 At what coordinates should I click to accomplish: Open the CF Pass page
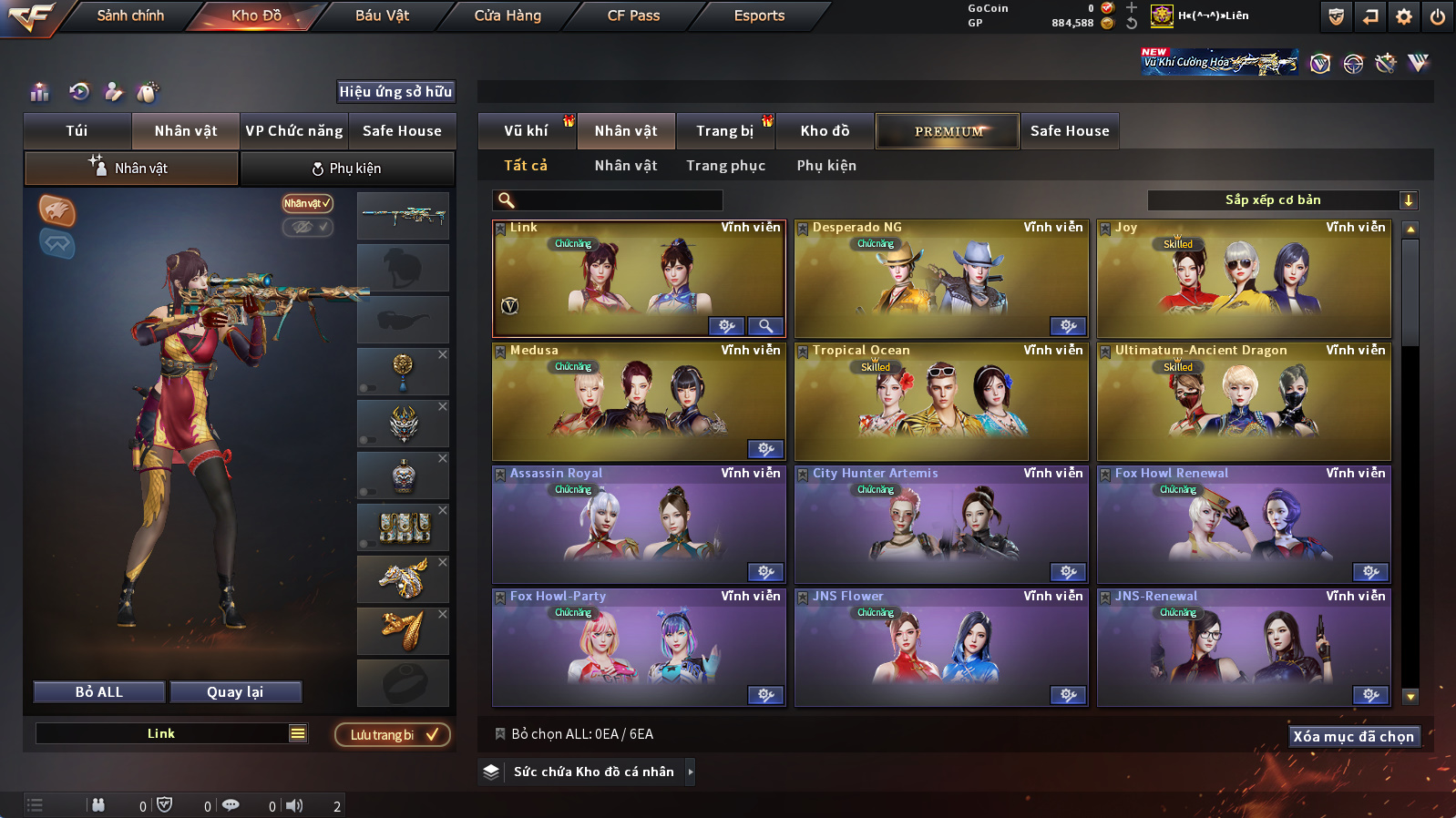(x=633, y=15)
